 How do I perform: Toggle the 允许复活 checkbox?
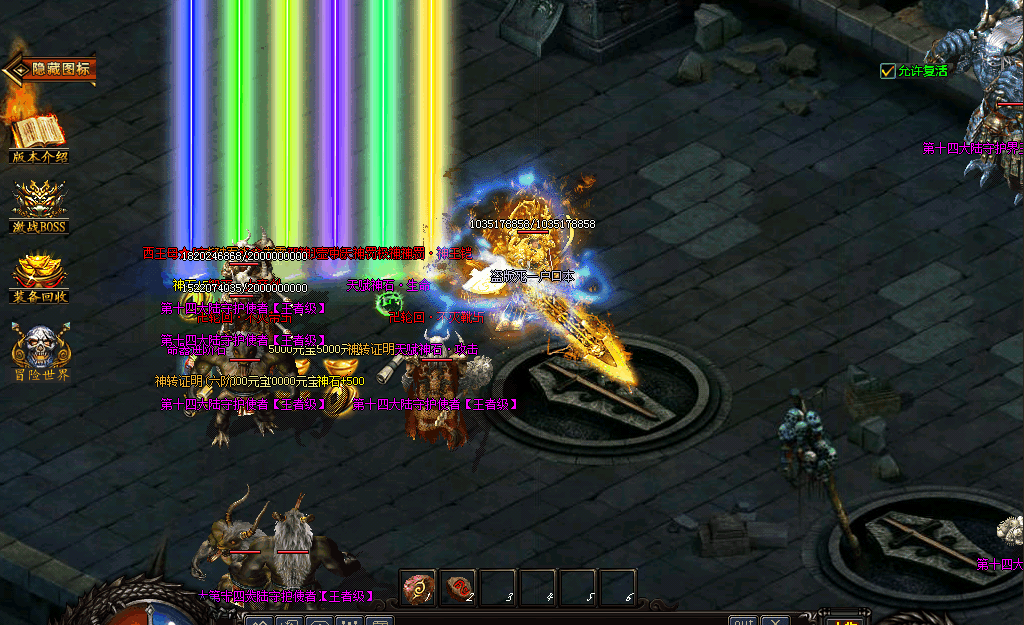887,71
